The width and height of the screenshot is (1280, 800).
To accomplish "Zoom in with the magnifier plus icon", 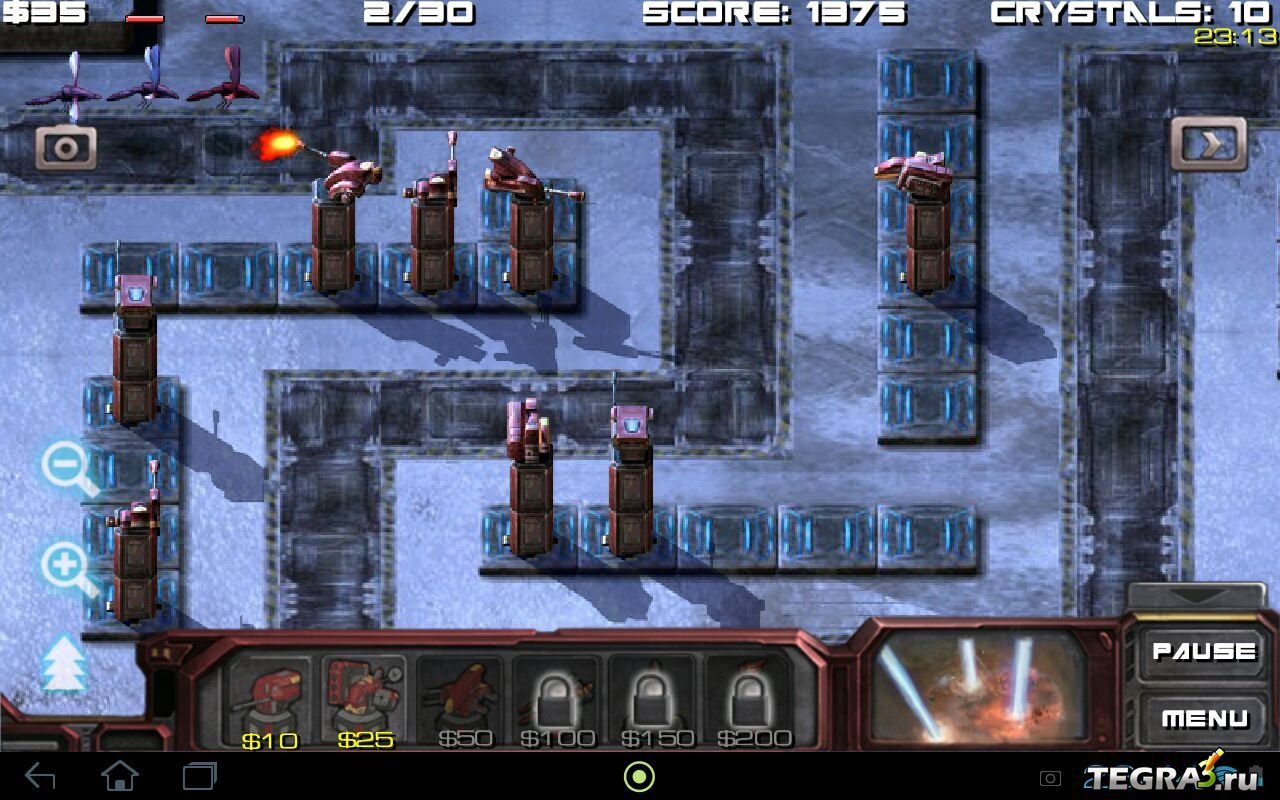I will click(x=66, y=566).
